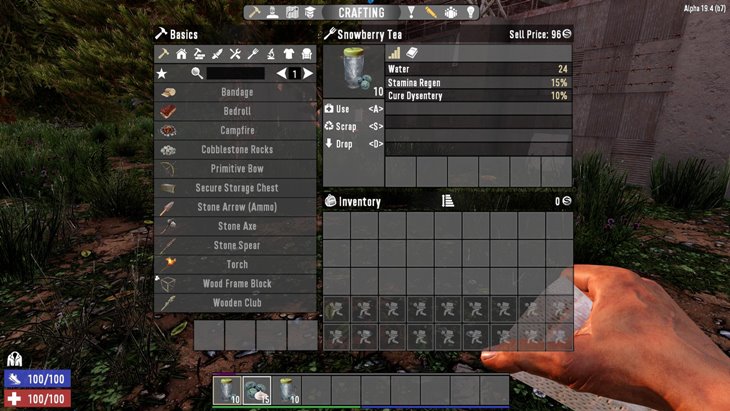Pick the Secure Storage Chest recipe

coord(236,188)
